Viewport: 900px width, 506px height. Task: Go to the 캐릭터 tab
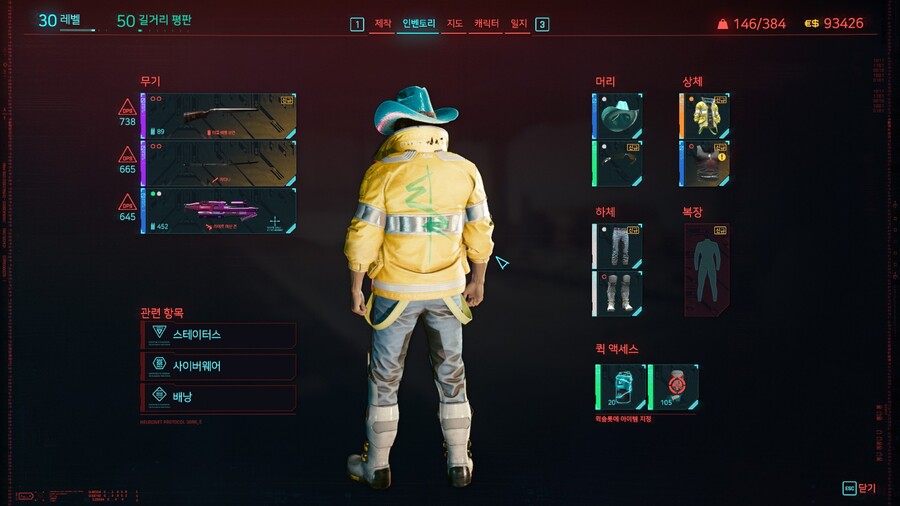point(487,23)
